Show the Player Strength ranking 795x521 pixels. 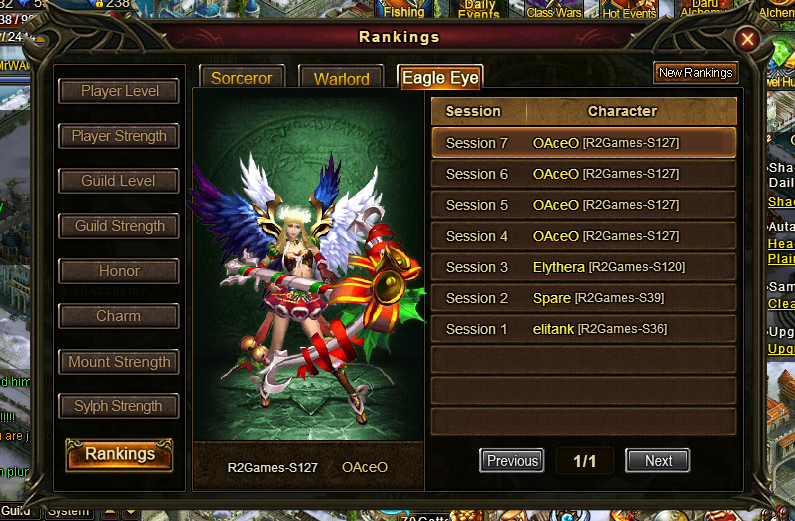120,136
